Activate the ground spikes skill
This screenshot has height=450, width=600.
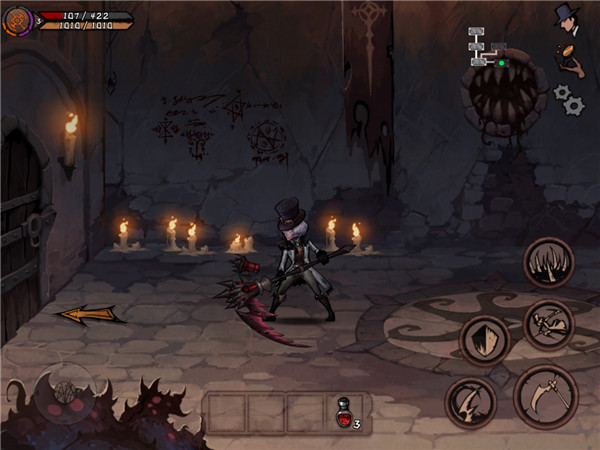point(548,263)
